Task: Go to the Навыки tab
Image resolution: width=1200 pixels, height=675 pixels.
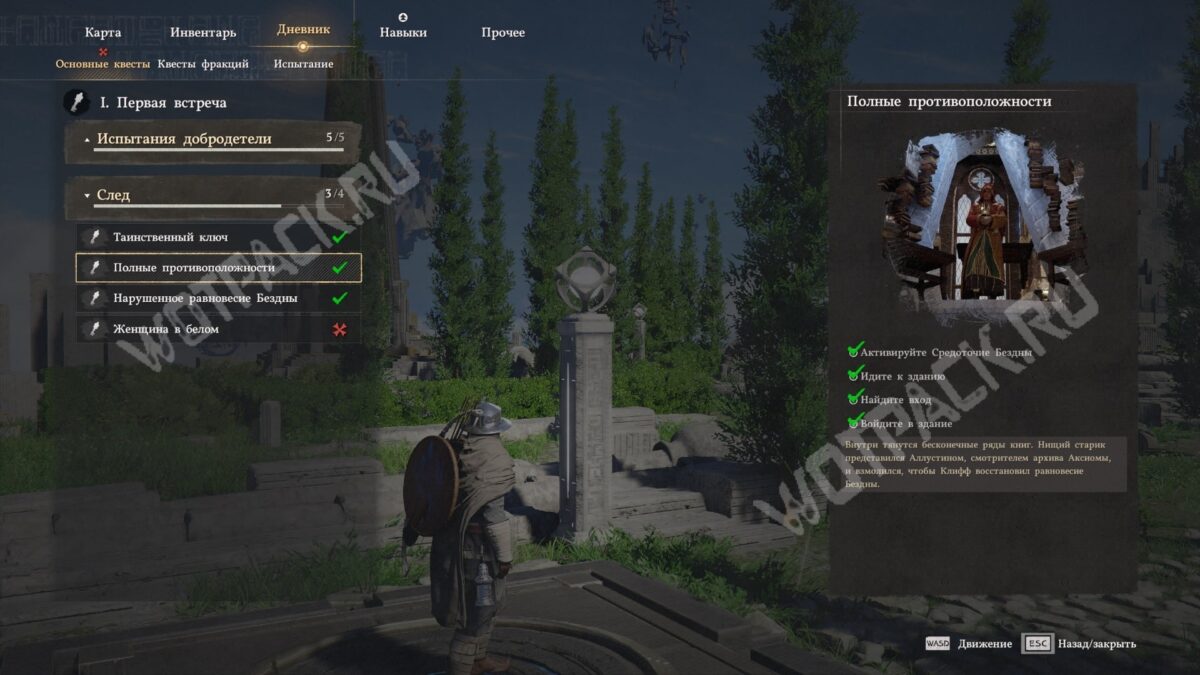Action: tap(403, 32)
